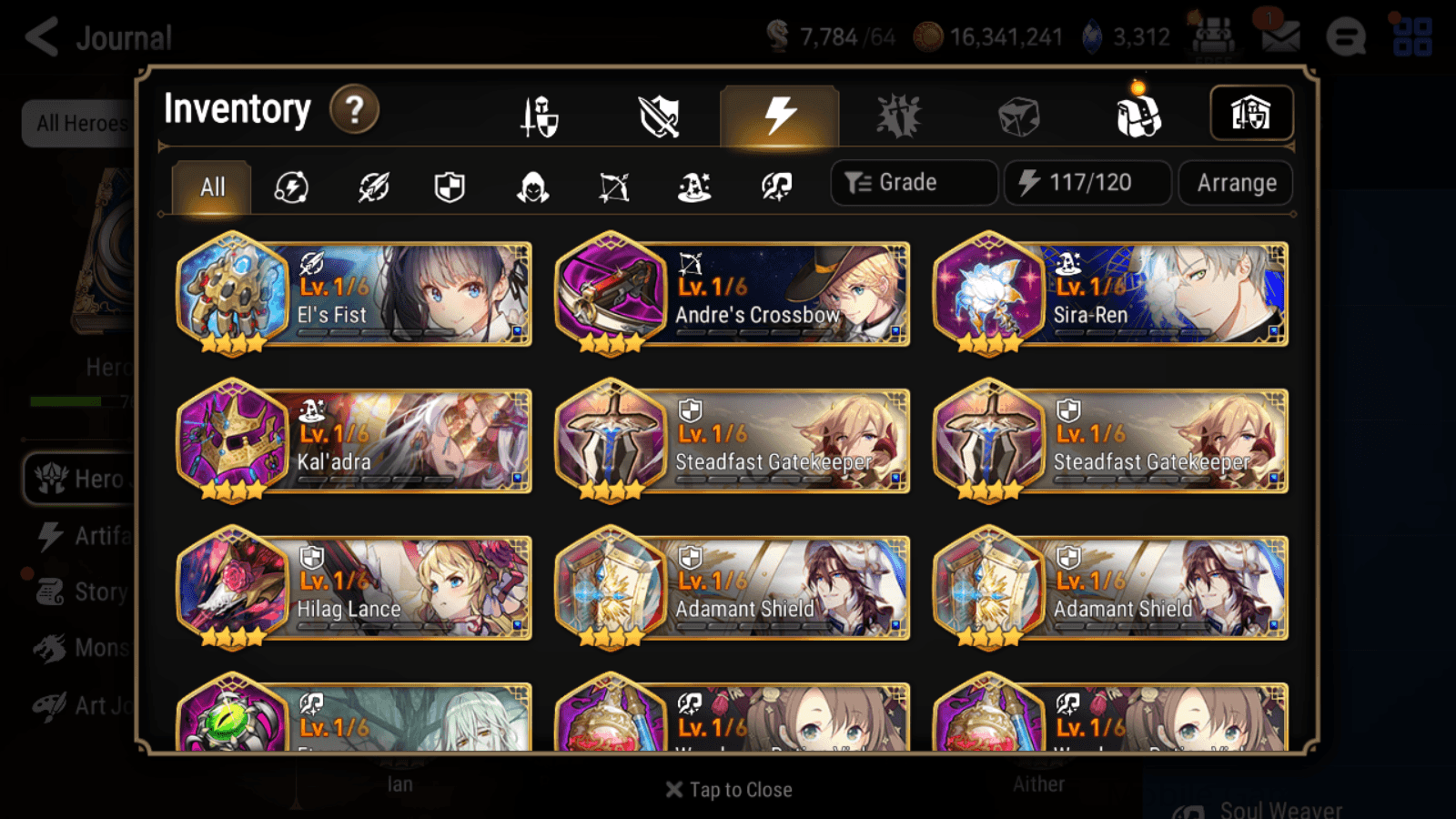Open the chat bubble icon
This screenshot has height=819, width=1456.
1345,37
